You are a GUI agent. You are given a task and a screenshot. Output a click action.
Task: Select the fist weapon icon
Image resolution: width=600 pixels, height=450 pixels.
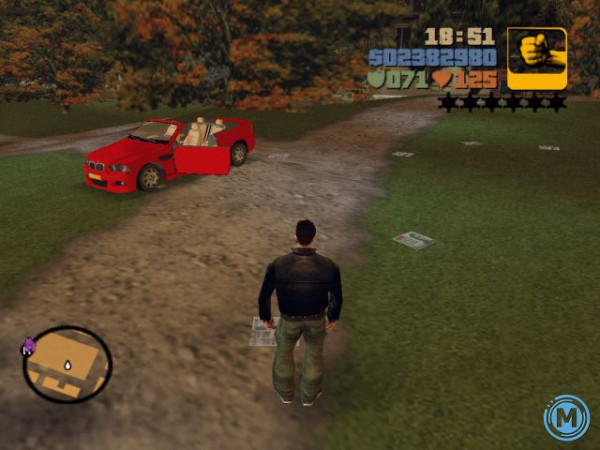(x=537, y=58)
